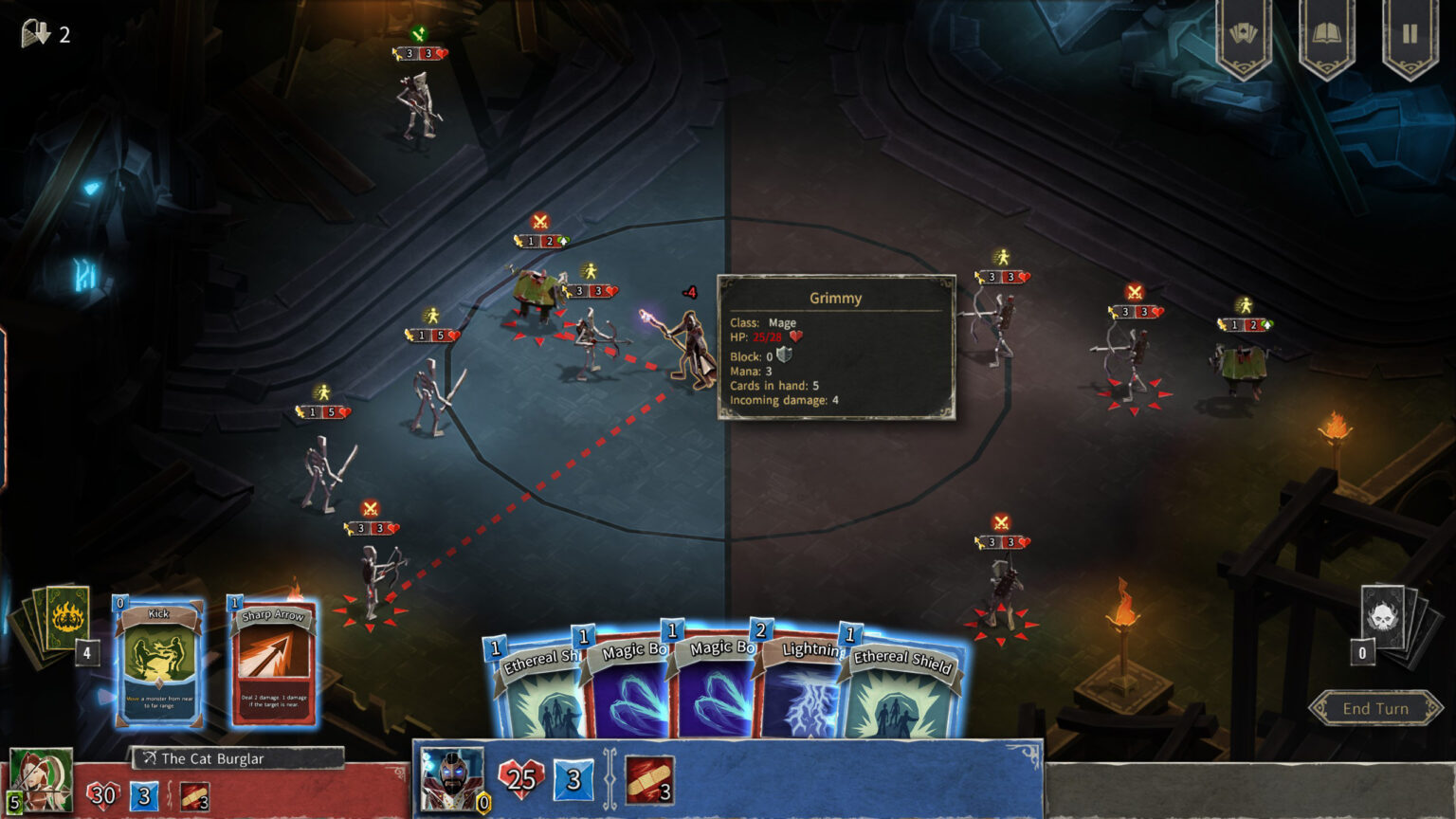Pause the game
The width and height of the screenshot is (1456, 819).
click(1410, 35)
